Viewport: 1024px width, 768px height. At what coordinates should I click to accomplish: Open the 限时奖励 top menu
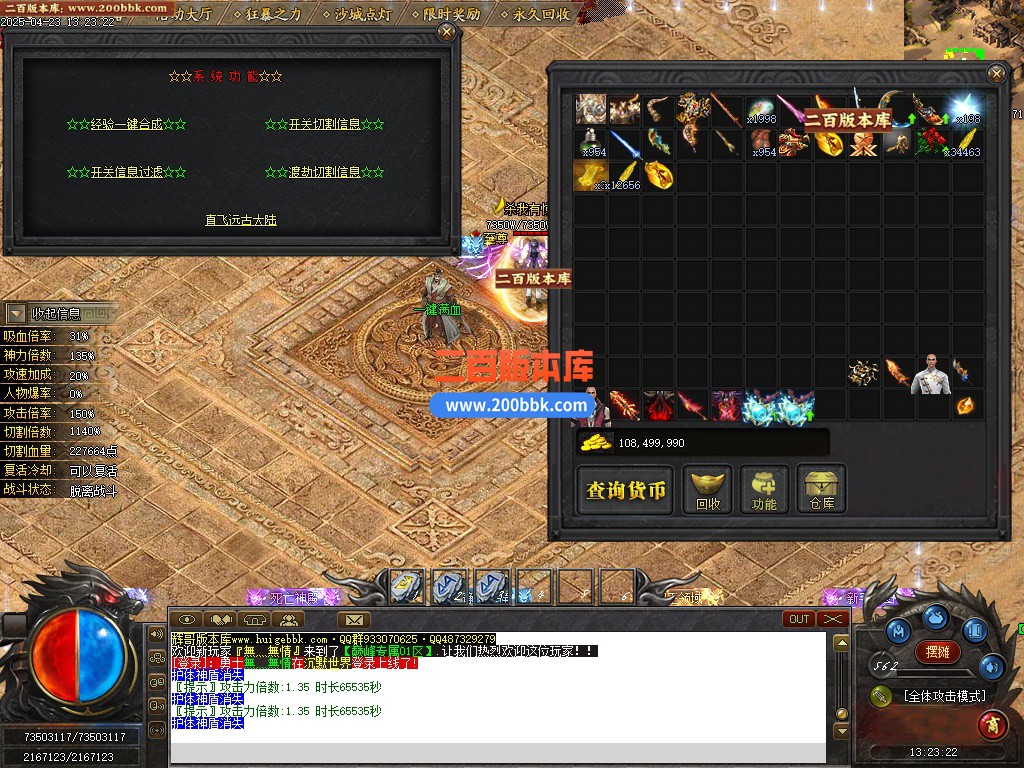pyautogui.click(x=450, y=14)
